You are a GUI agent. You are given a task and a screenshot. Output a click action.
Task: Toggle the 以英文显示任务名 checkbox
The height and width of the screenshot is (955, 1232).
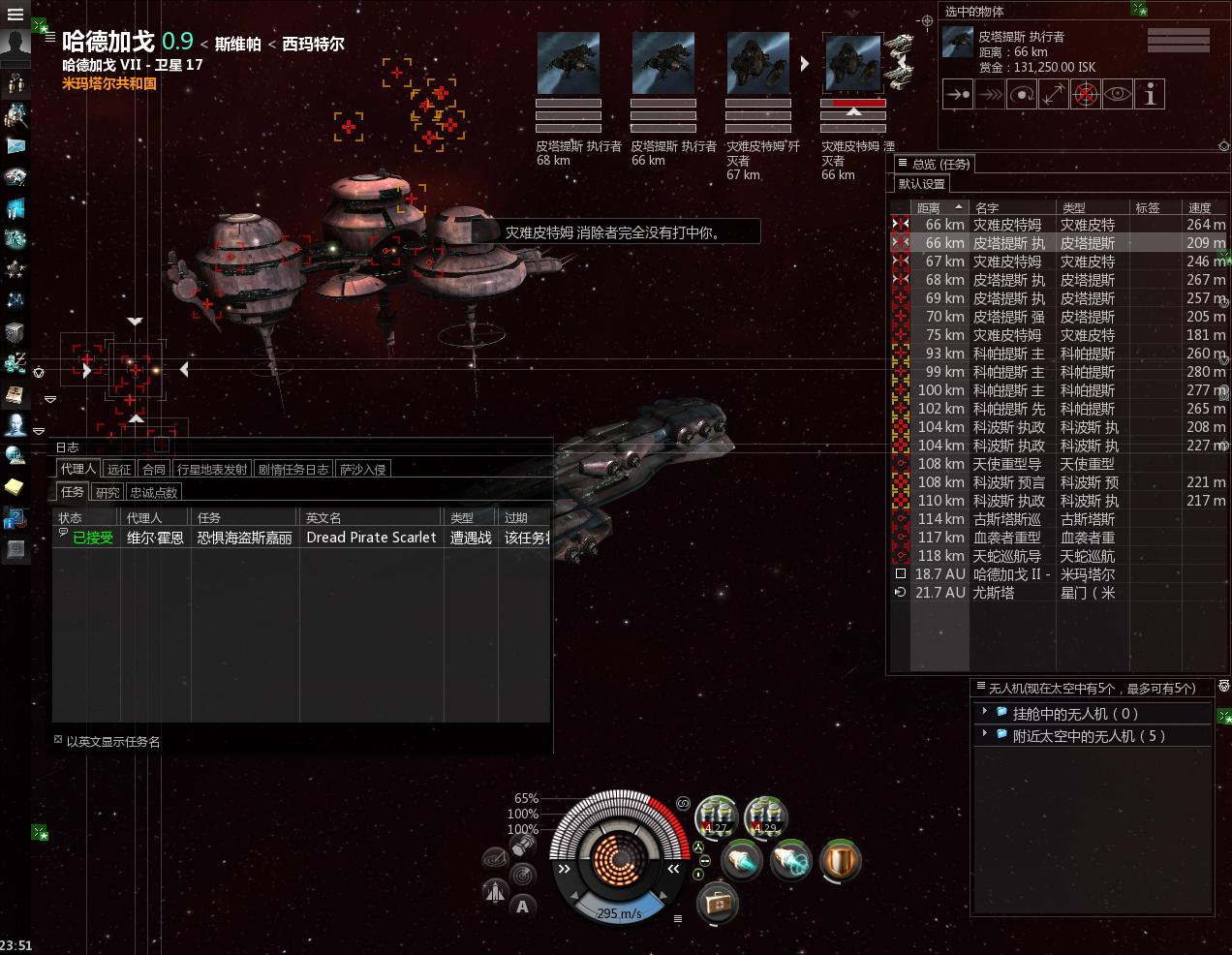tap(58, 740)
